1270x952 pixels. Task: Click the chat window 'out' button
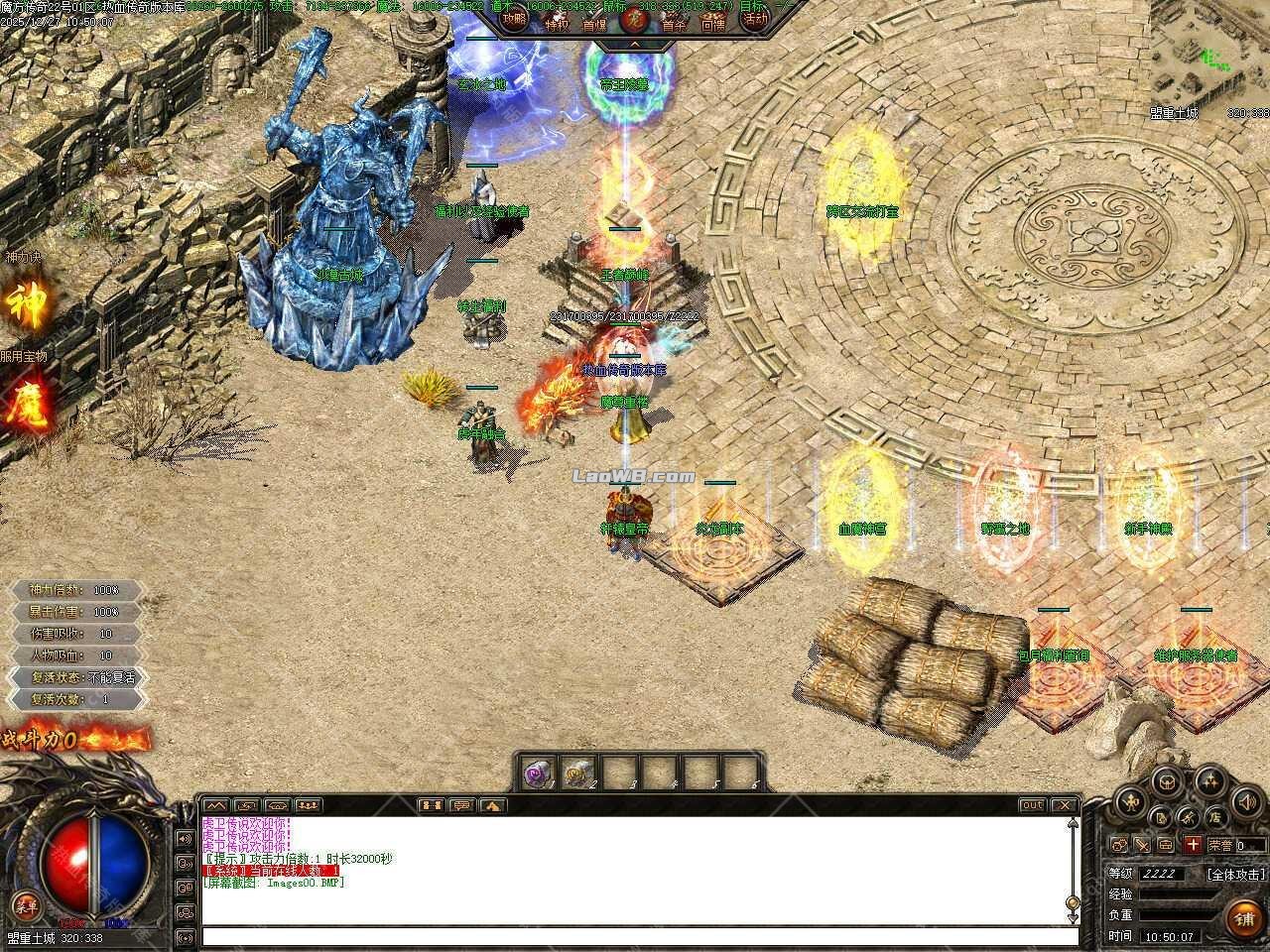pyautogui.click(x=1033, y=805)
